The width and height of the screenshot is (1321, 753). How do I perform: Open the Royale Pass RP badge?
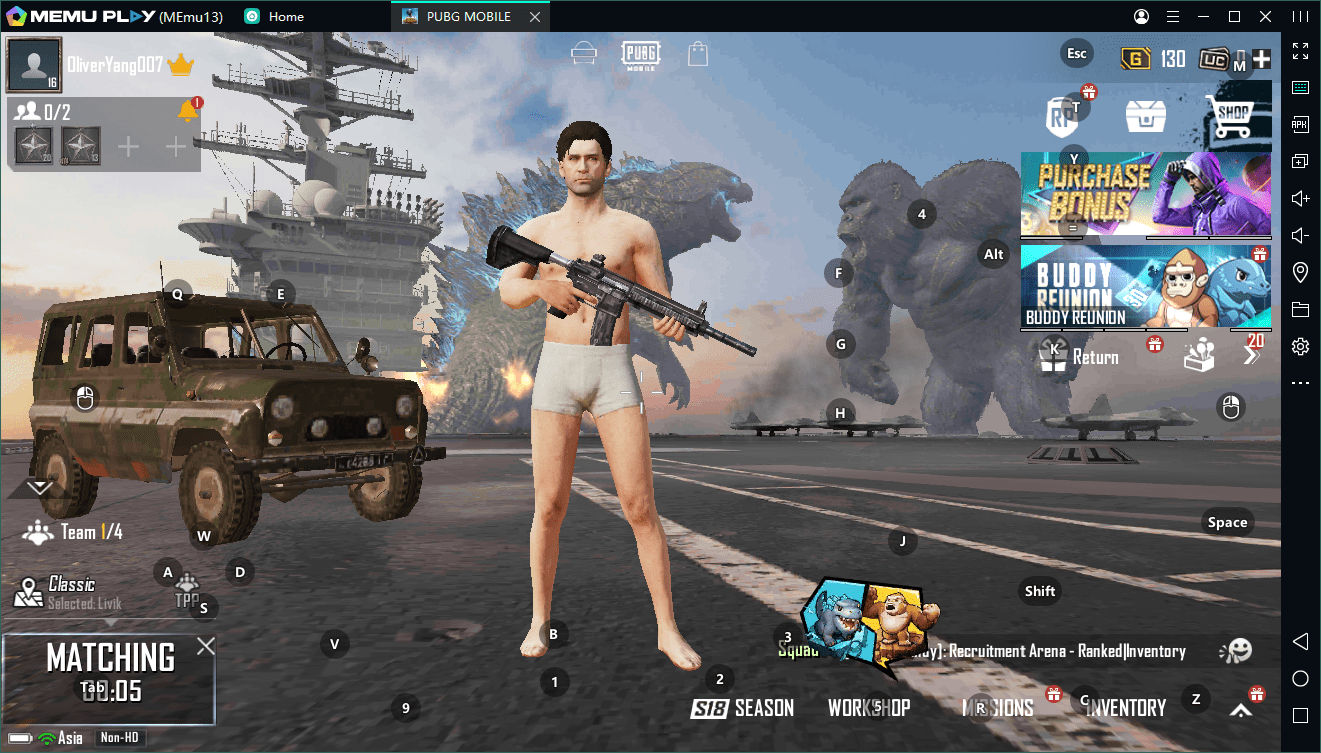pos(1061,116)
